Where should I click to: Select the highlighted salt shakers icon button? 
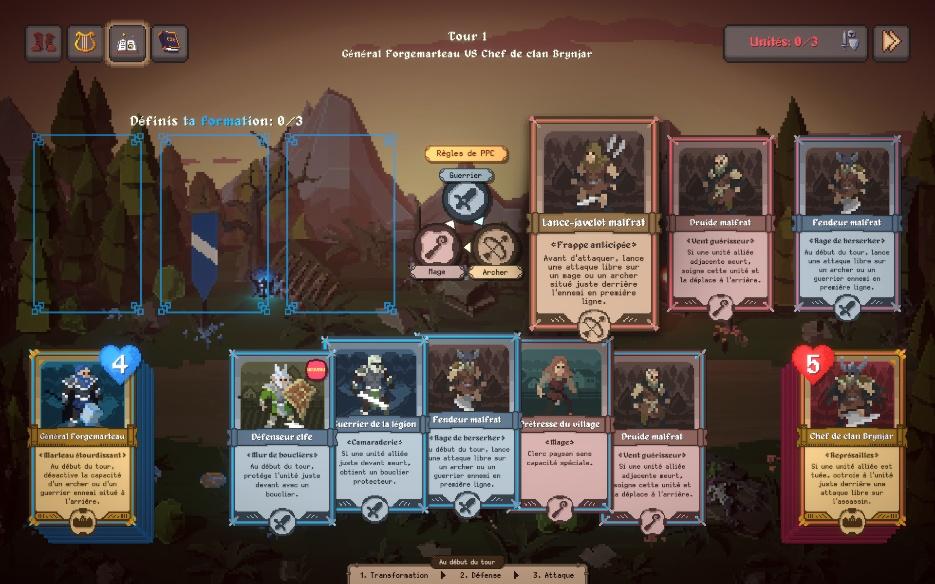click(127, 43)
